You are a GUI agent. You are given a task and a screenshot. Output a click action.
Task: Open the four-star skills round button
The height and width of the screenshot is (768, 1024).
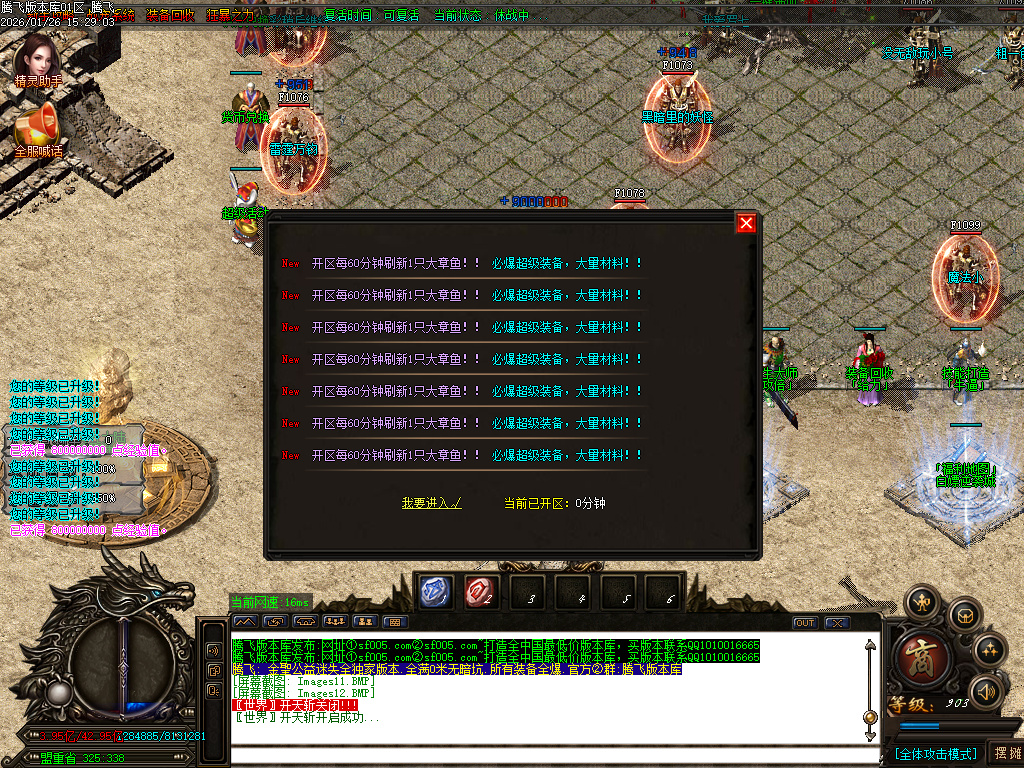tap(990, 650)
